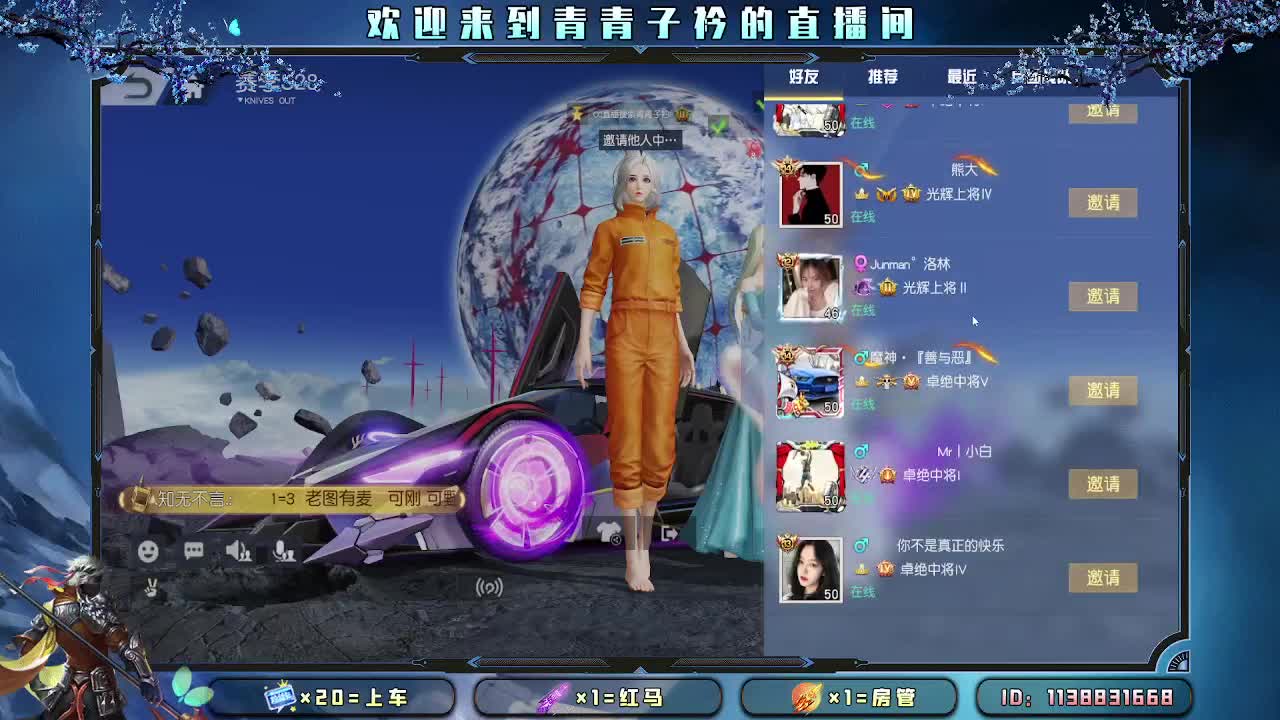Click 邀请 beside 你不是真正的快乐

pos(1103,577)
